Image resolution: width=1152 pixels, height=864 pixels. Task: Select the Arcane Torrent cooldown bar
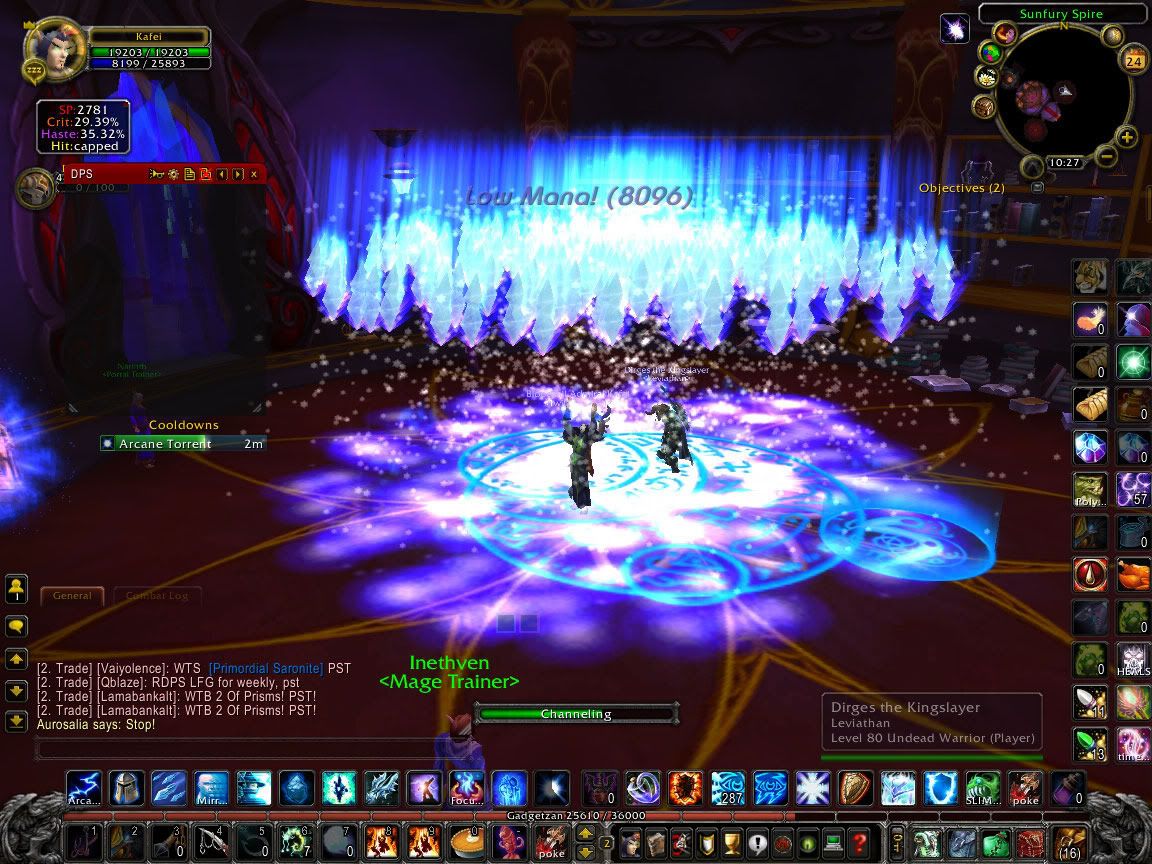(x=182, y=443)
